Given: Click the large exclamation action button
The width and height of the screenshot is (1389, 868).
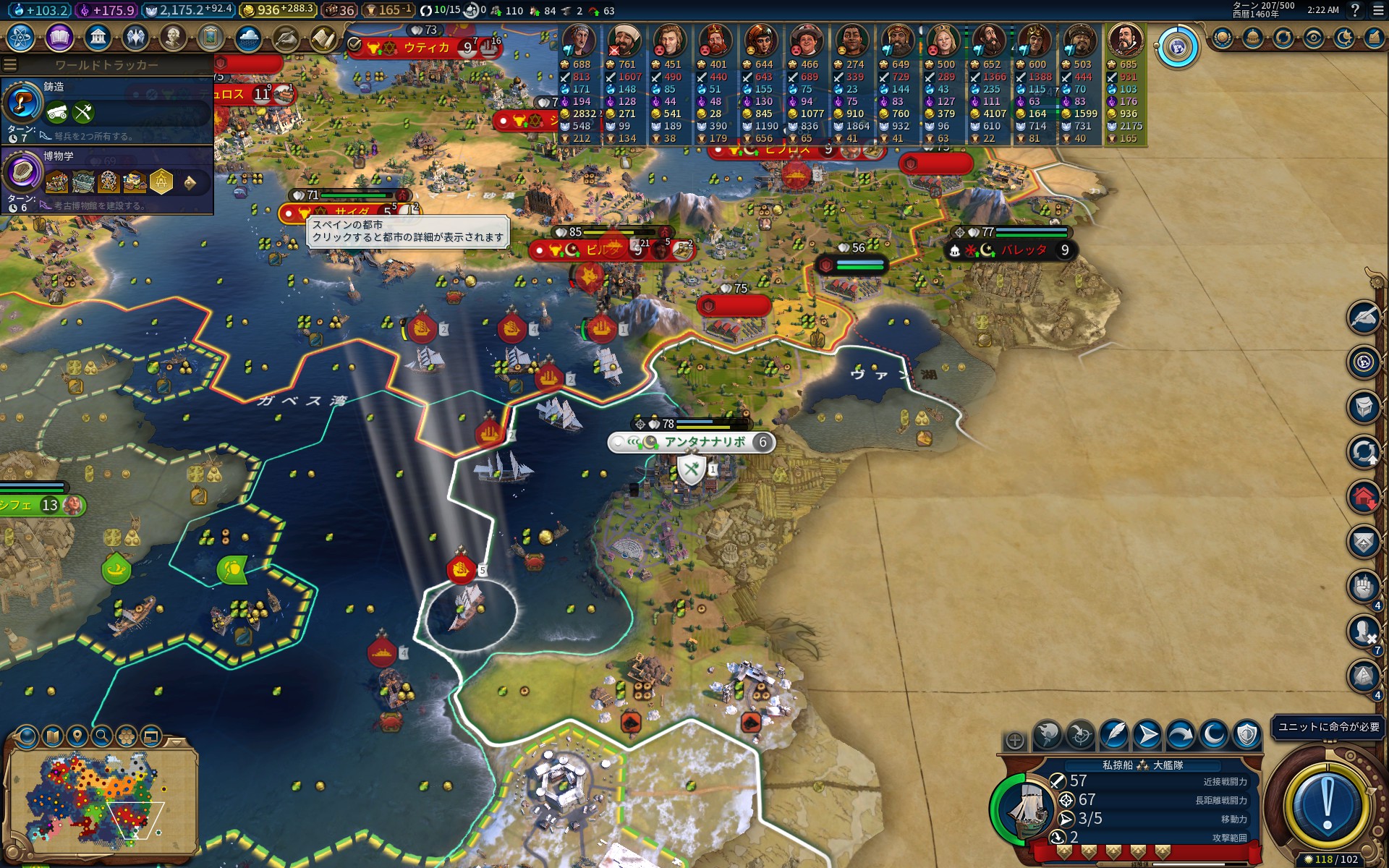Looking at the screenshot, I should (1326, 804).
